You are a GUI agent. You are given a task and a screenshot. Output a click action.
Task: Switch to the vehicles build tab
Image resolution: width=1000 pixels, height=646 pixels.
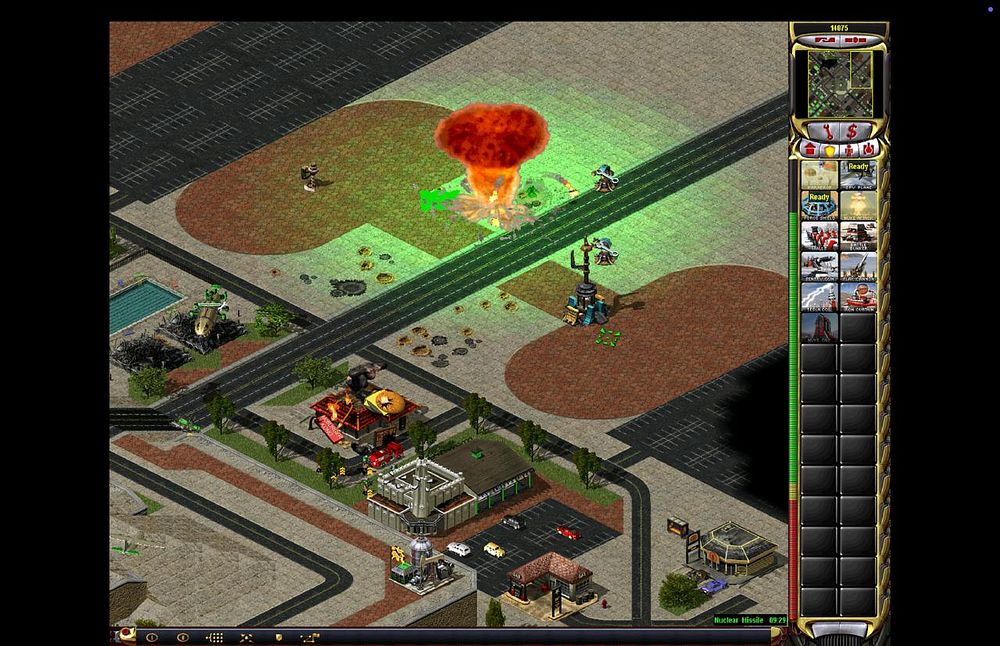(868, 149)
